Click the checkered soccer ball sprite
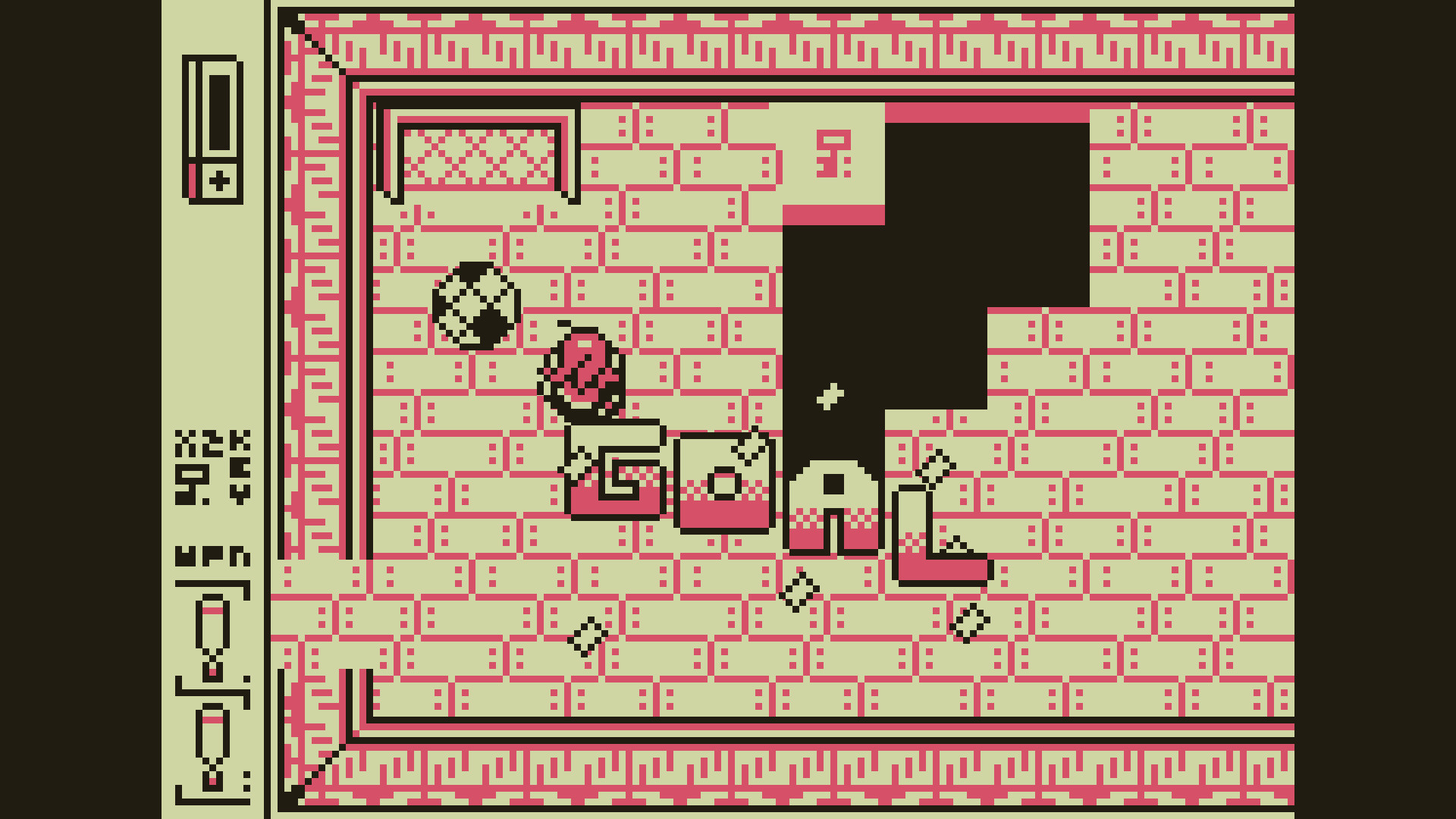Screen dimensions: 1456x819 [474, 303]
